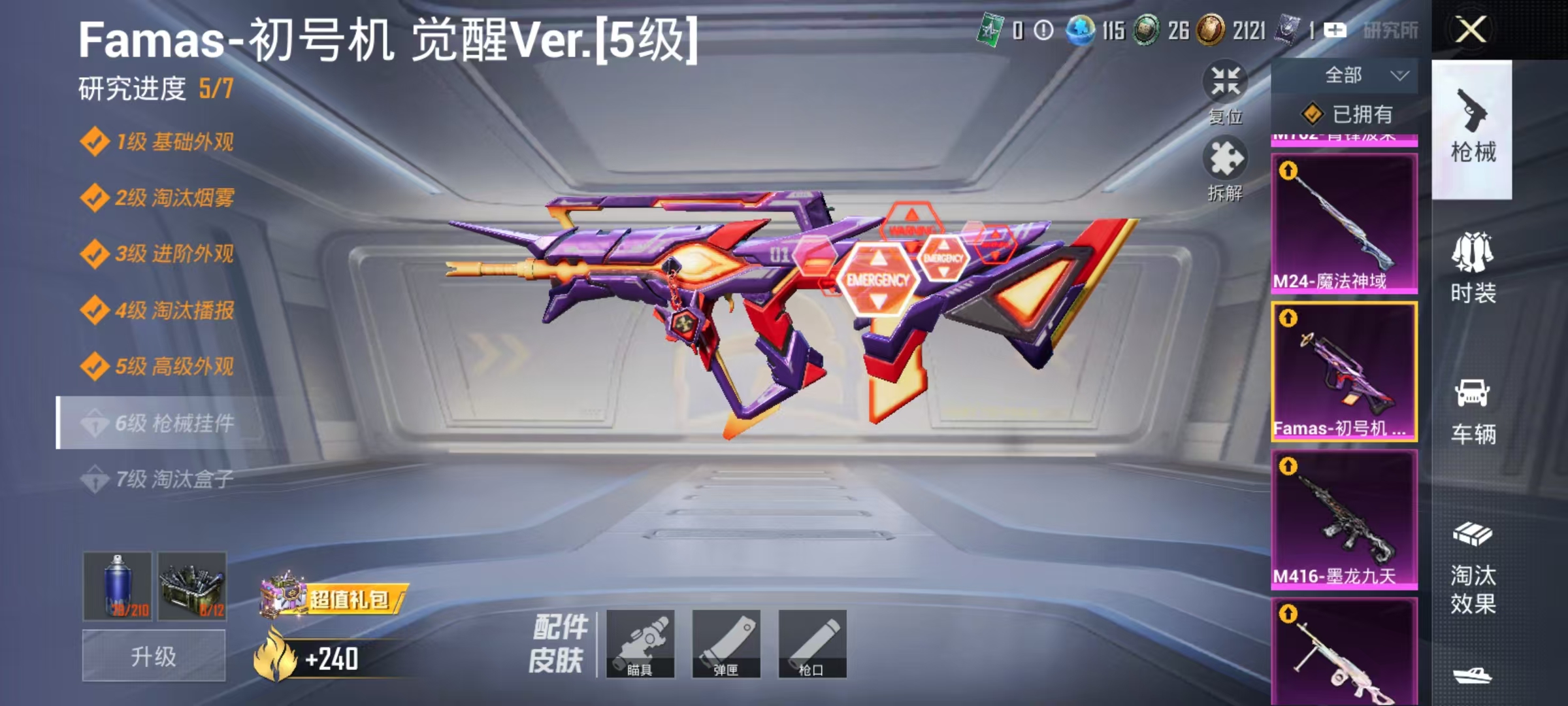The height and width of the screenshot is (706, 1568).
Task: Expand level 3 进阶外观 entry
Action: click(x=161, y=254)
